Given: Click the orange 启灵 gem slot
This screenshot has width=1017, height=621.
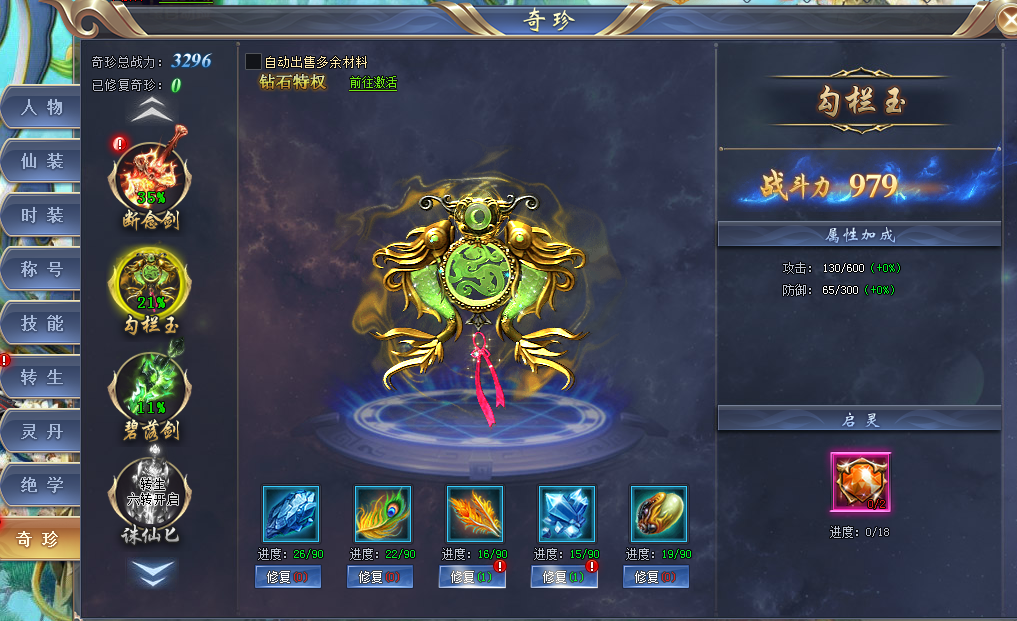Looking at the screenshot, I should (859, 482).
